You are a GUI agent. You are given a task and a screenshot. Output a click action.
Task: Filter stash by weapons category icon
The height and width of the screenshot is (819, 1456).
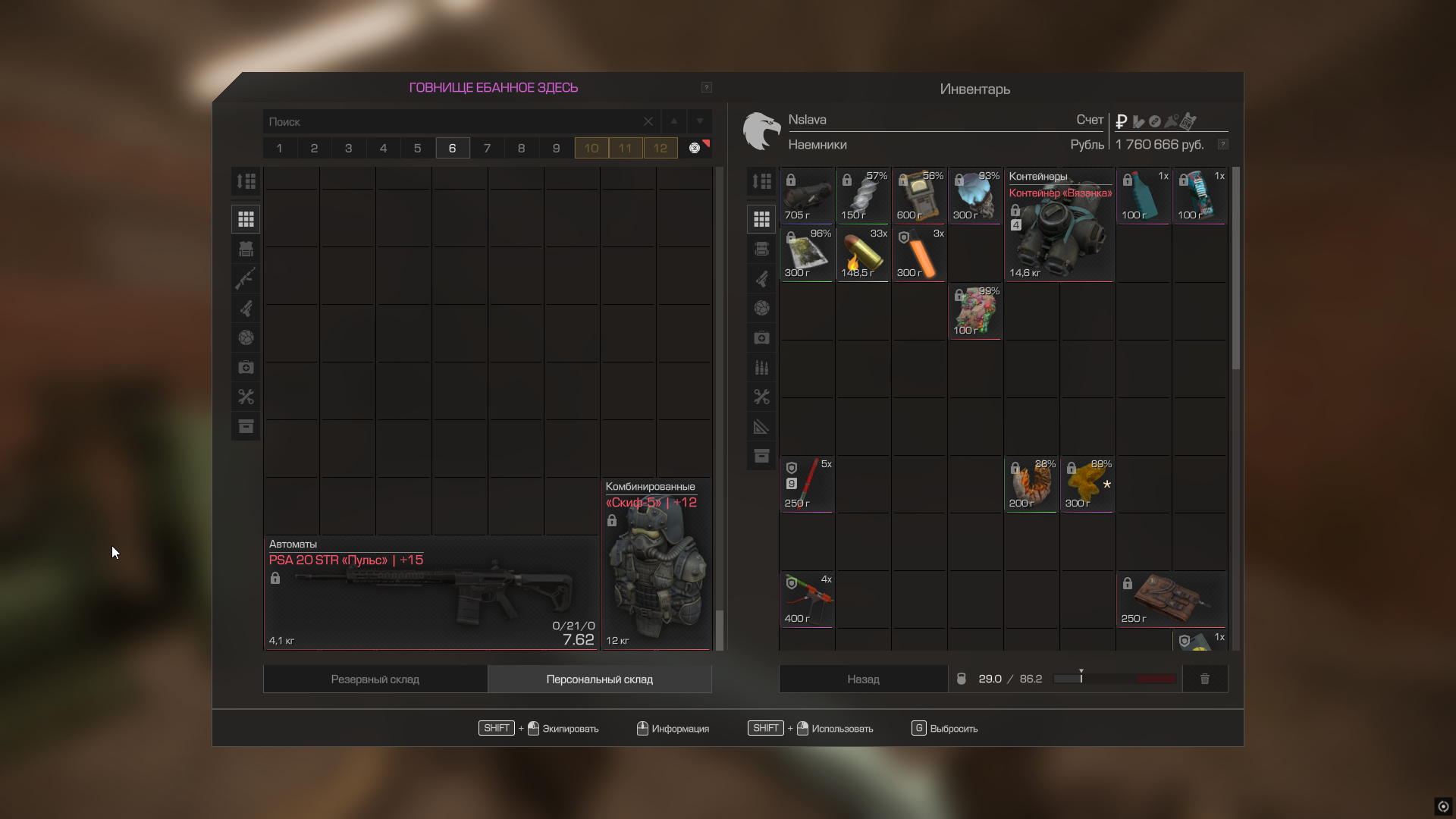click(246, 278)
